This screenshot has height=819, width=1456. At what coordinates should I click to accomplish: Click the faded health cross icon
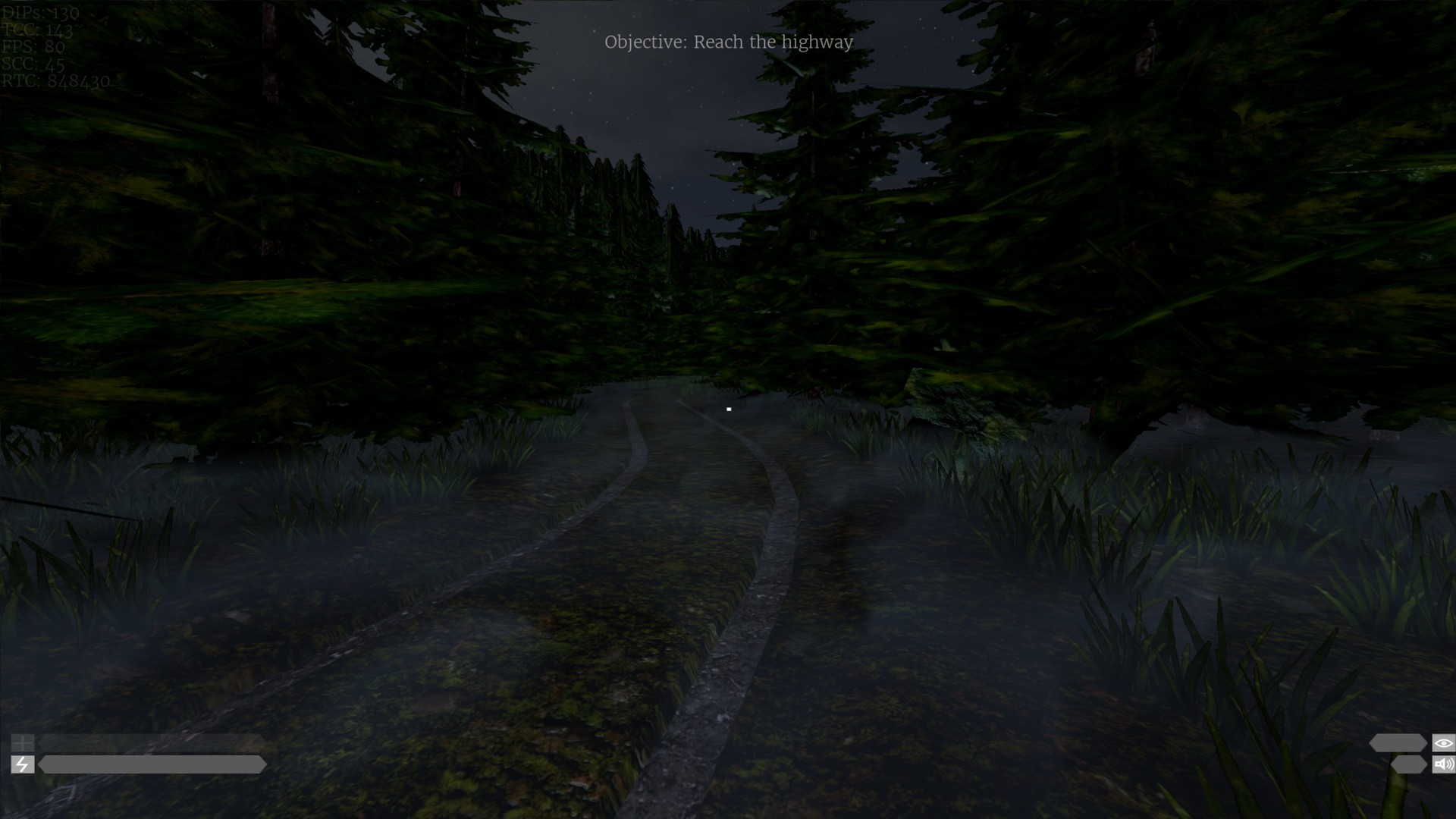tap(22, 743)
